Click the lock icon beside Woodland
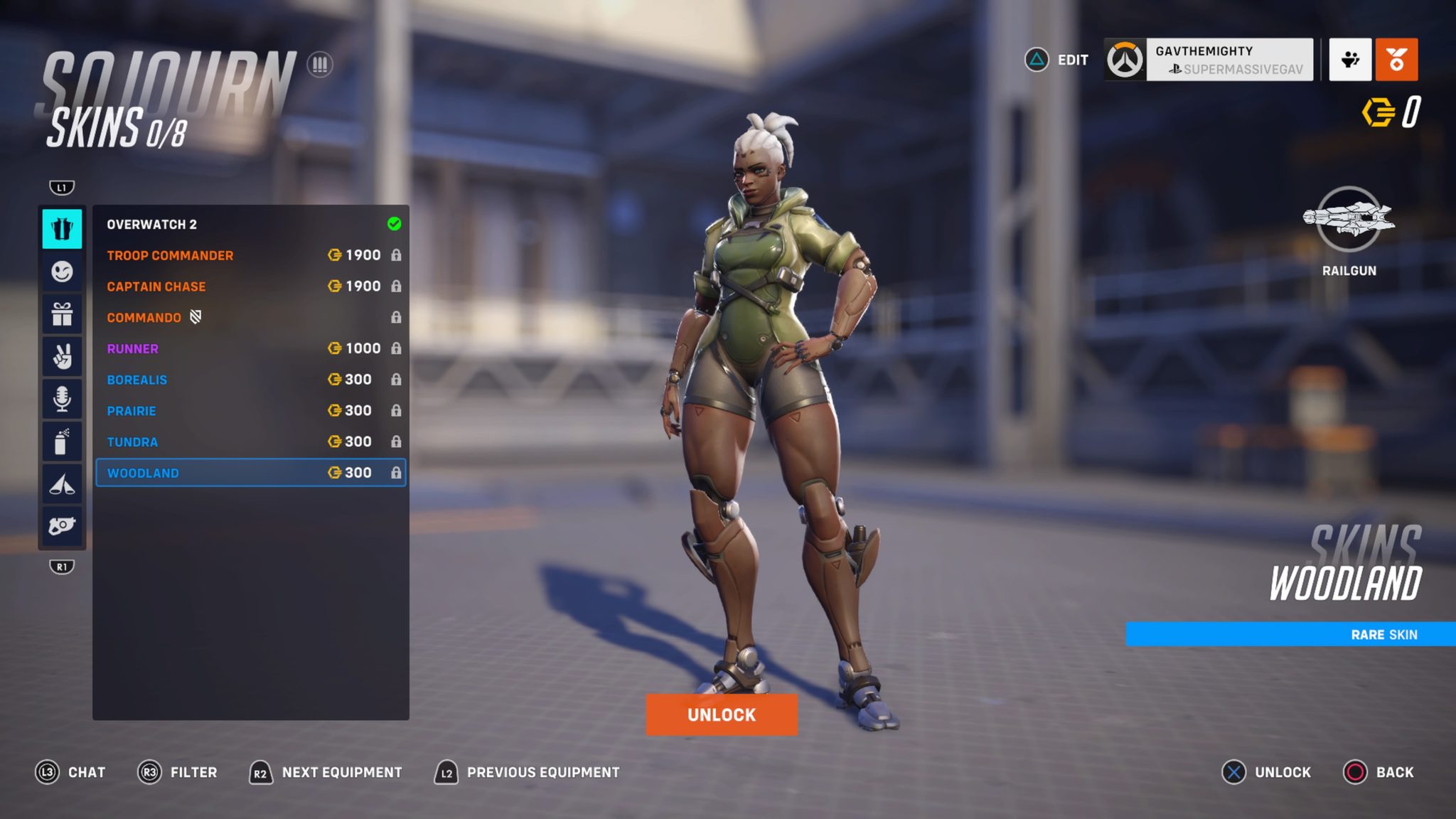The width and height of the screenshot is (1456, 819). (x=397, y=472)
